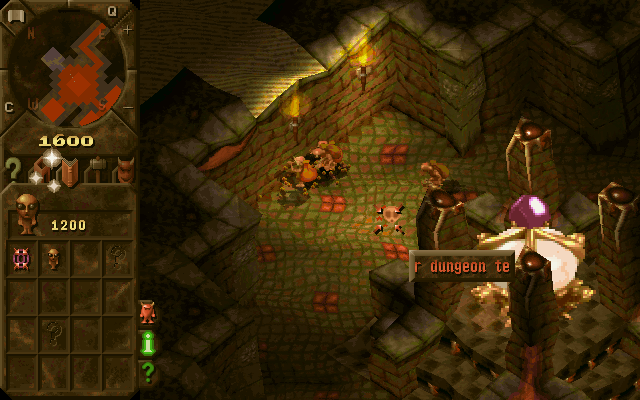Zoom in the minimap with plus button

(128, 29)
